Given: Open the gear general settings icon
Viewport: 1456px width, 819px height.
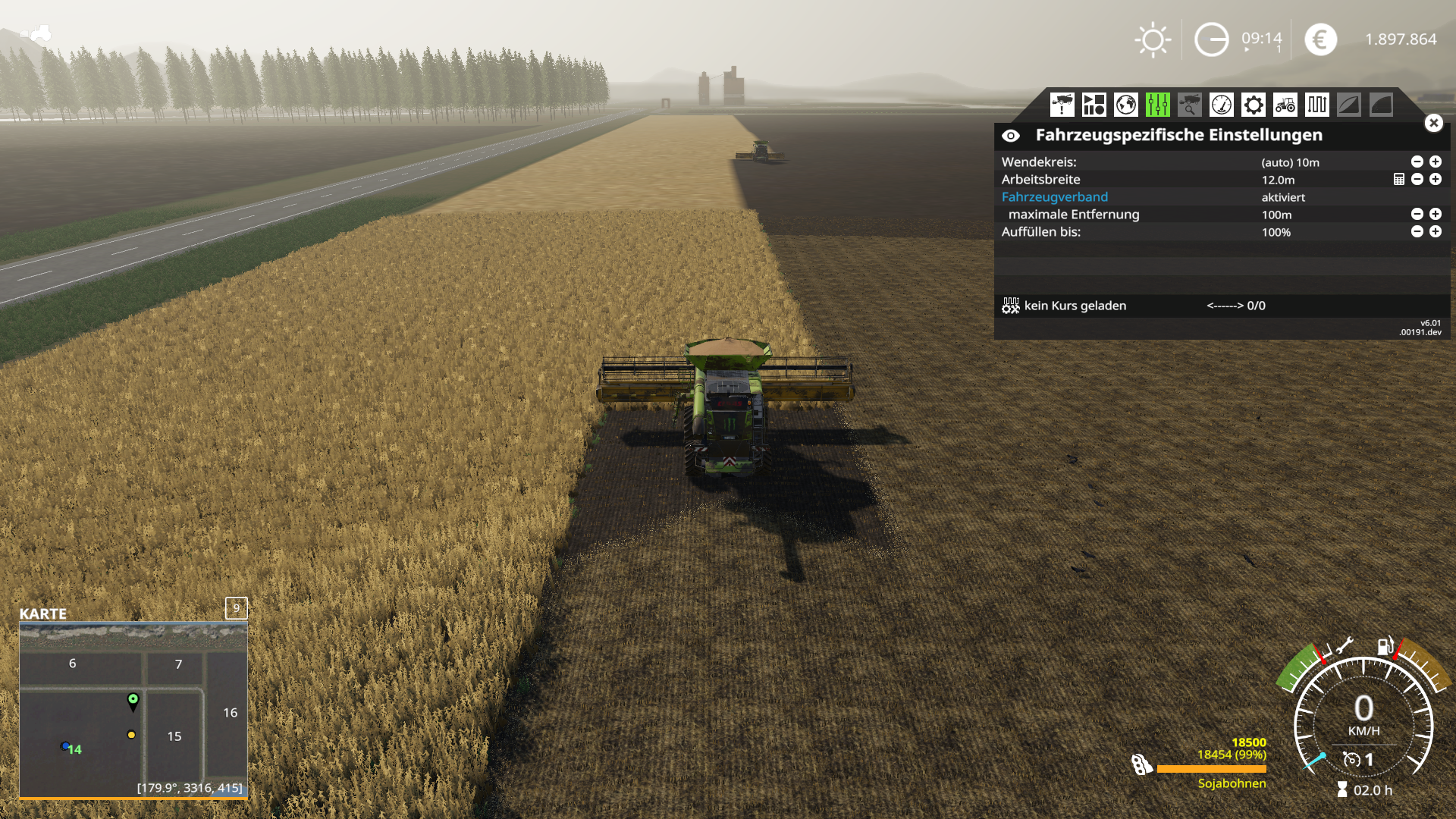Looking at the screenshot, I should 1253,105.
